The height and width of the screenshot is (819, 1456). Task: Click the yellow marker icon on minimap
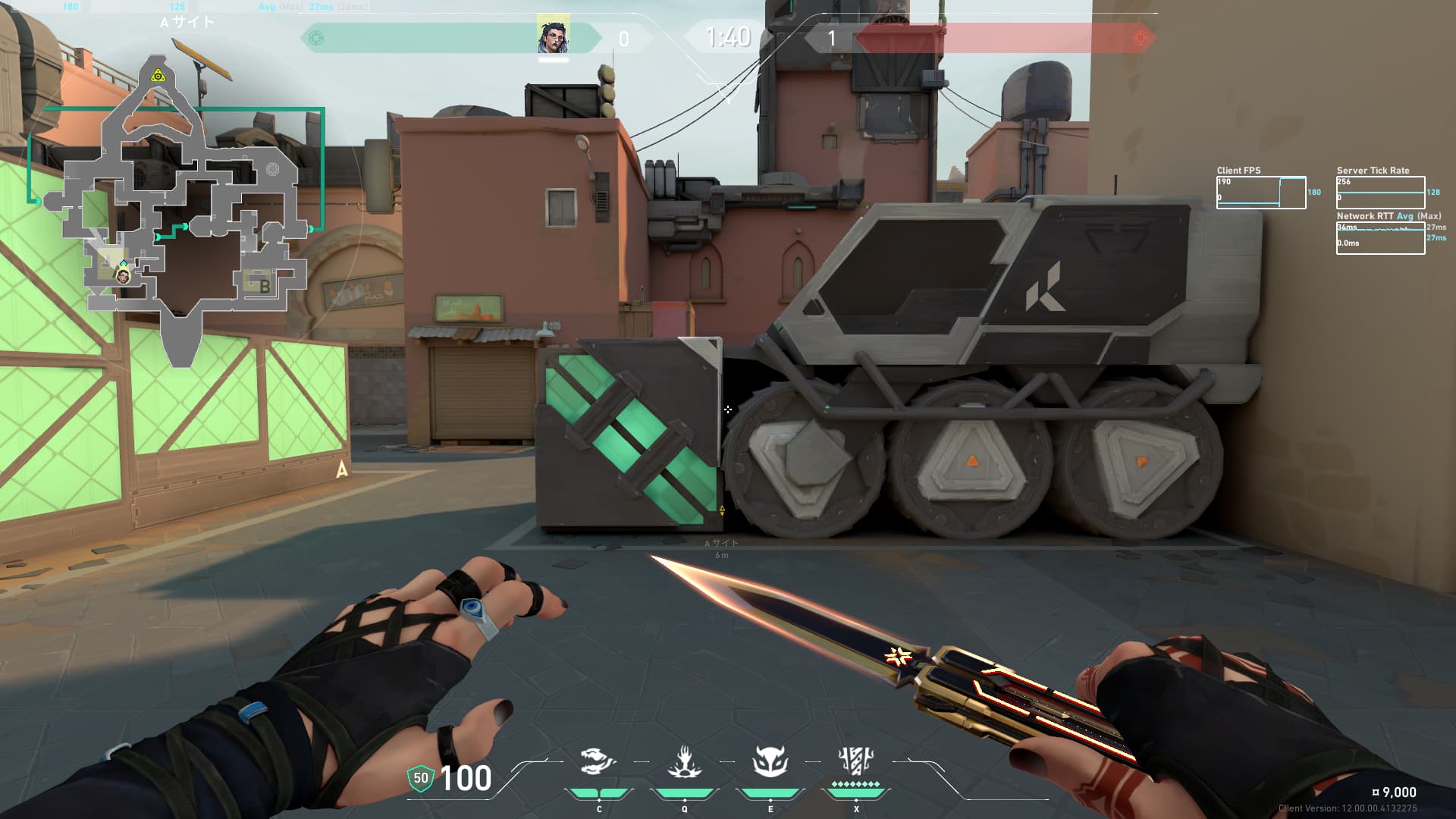pyautogui.click(x=158, y=76)
